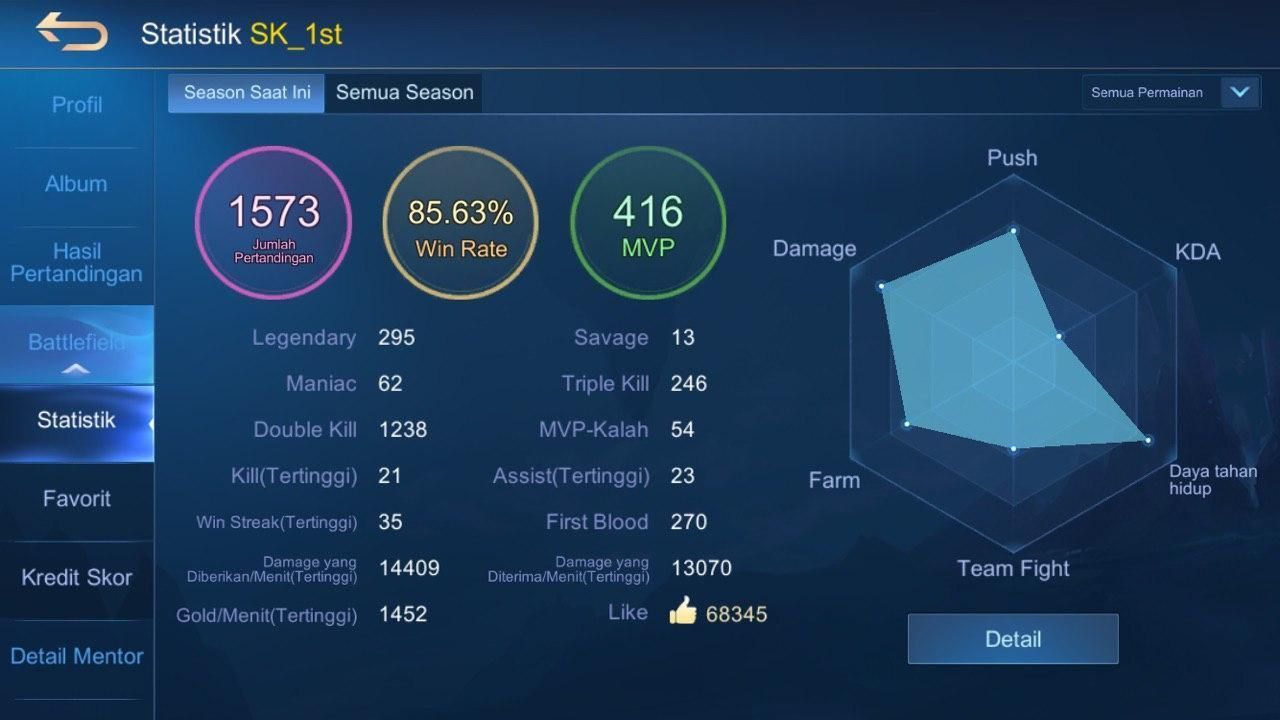Viewport: 1280px width, 720px height.
Task: Open the Kredit Skor page
Action: pyautogui.click(x=78, y=577)
